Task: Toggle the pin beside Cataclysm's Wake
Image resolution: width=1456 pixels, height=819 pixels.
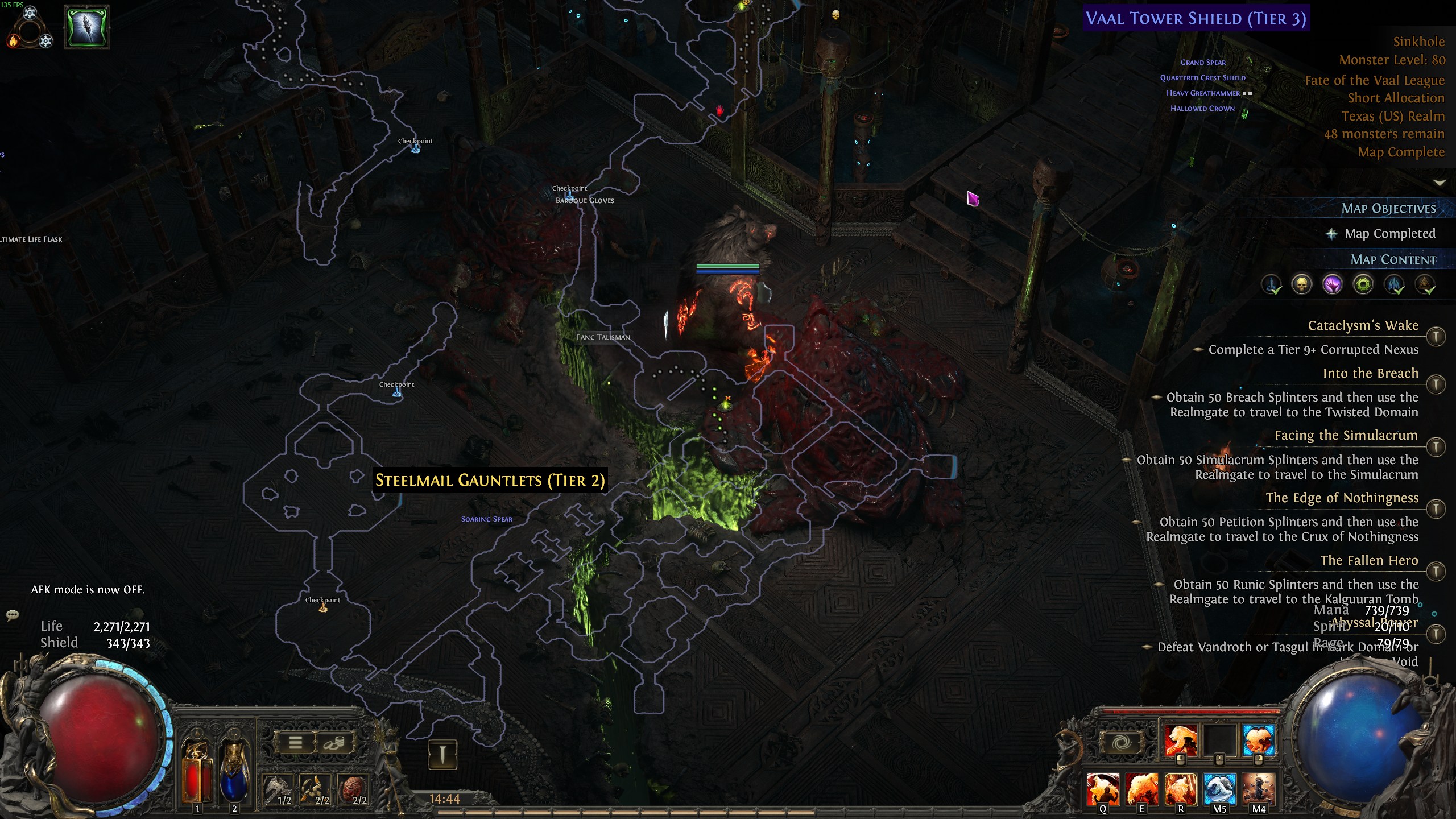Action: point(1436,337)
